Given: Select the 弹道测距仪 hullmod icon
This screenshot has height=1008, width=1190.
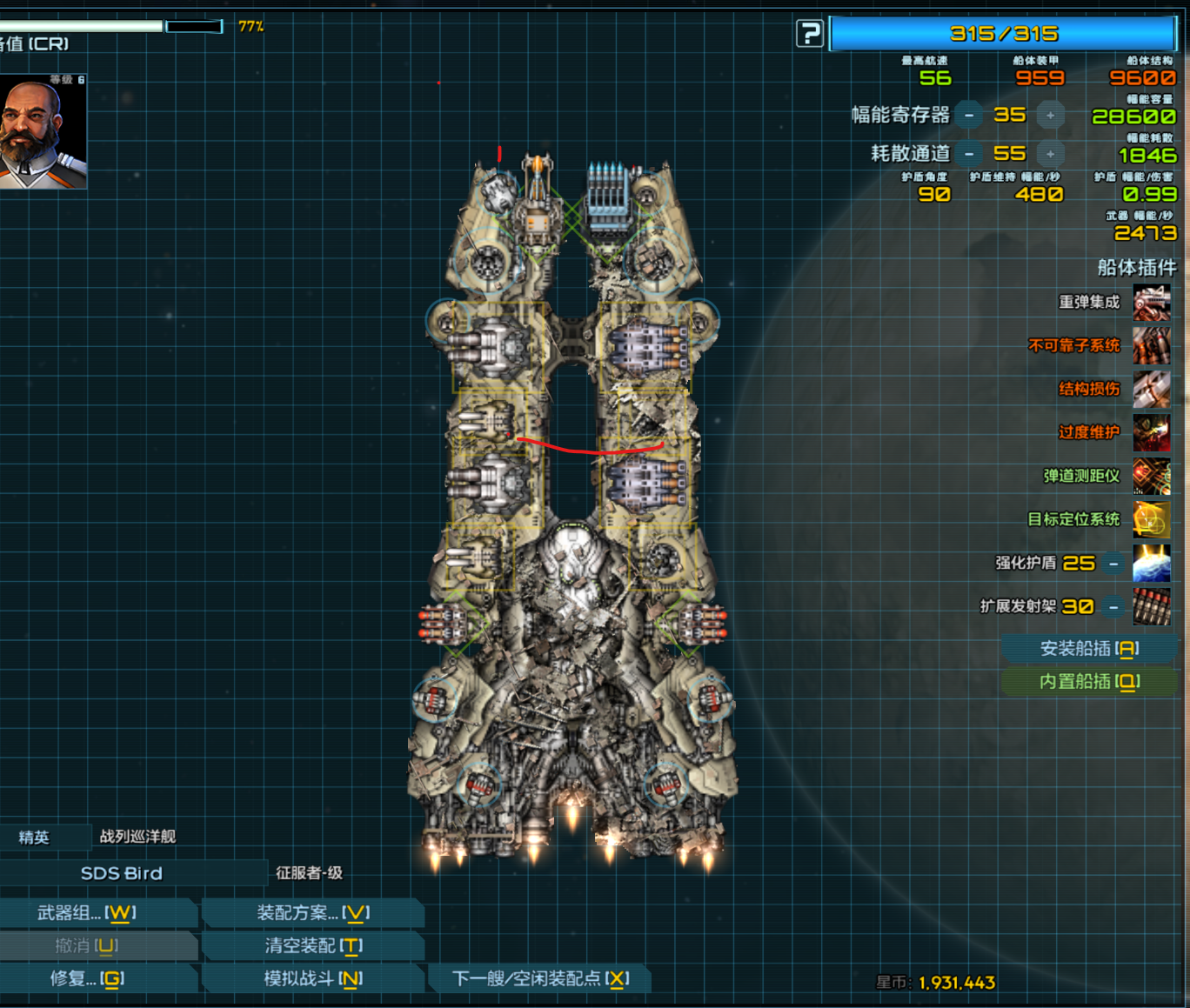Looking at the screenshot, I should tap(1151, 477).
